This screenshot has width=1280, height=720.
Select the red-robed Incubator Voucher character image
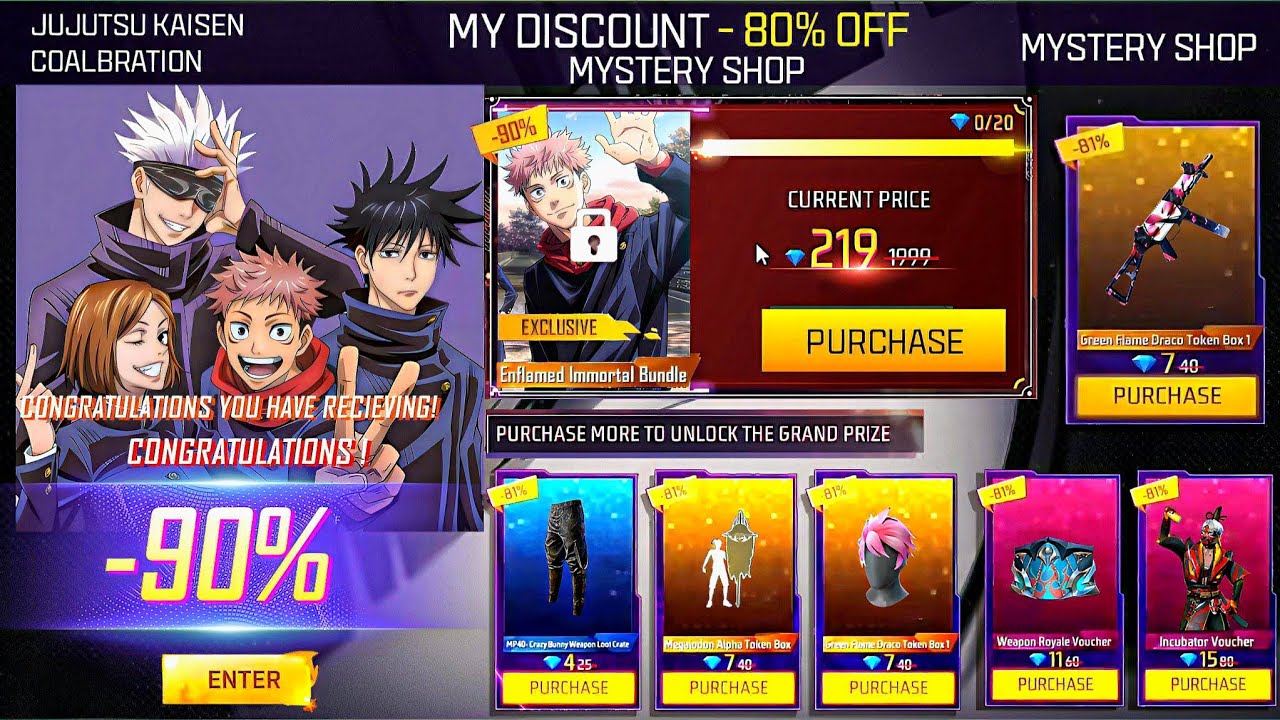tap(1206, 565)
